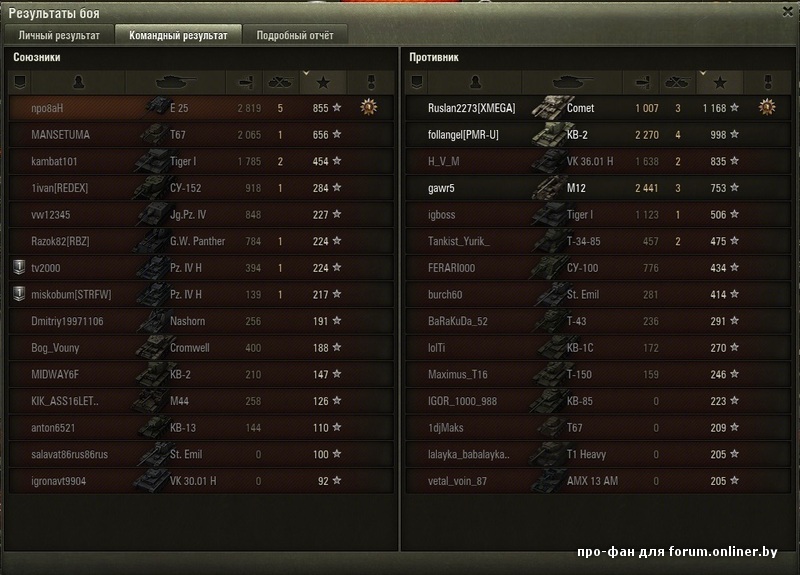800x575 pixels.
Task: Switch to the Личный результат tab
Action: click(59, 35)
